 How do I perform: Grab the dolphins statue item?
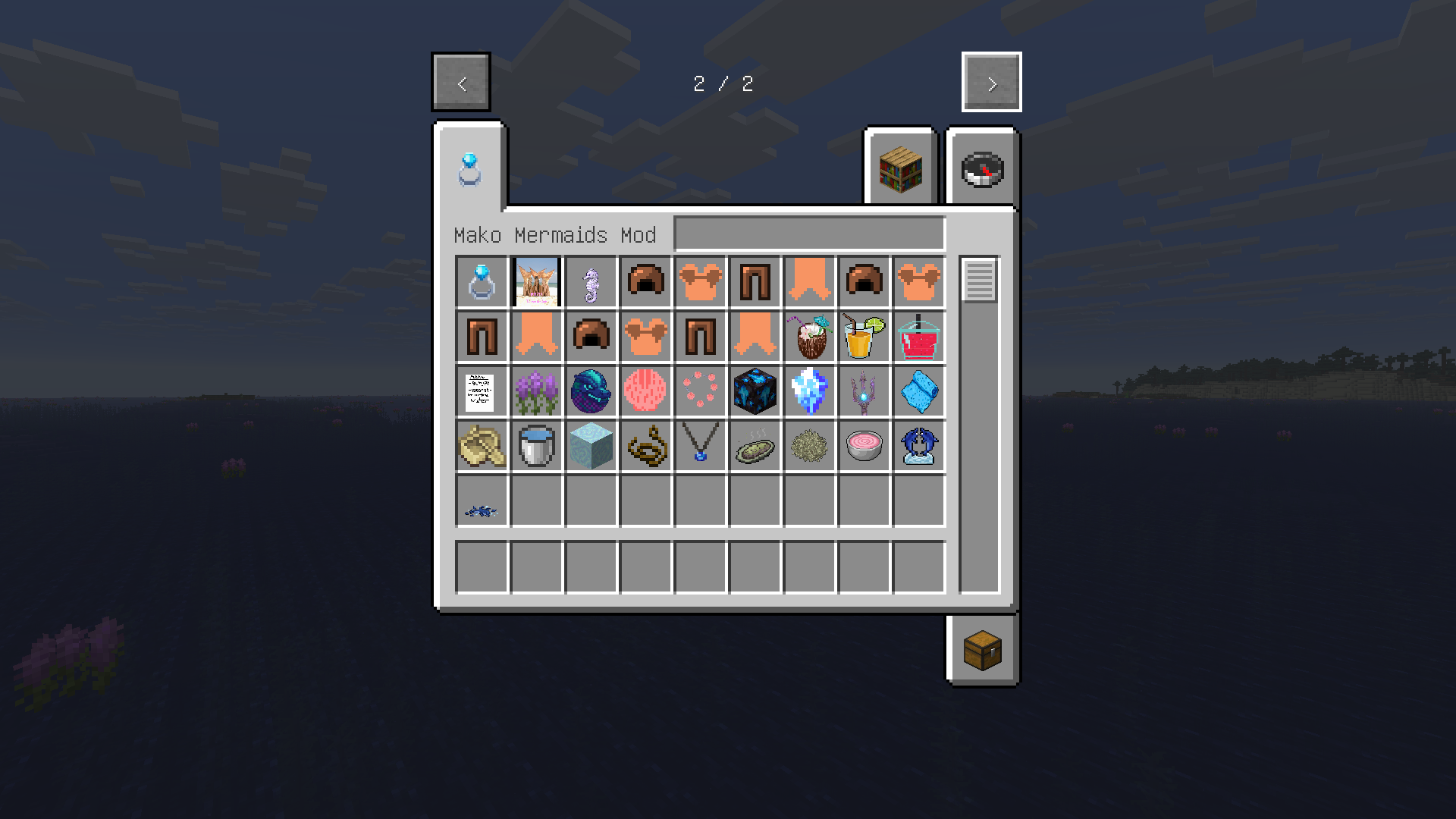point(918,446)
